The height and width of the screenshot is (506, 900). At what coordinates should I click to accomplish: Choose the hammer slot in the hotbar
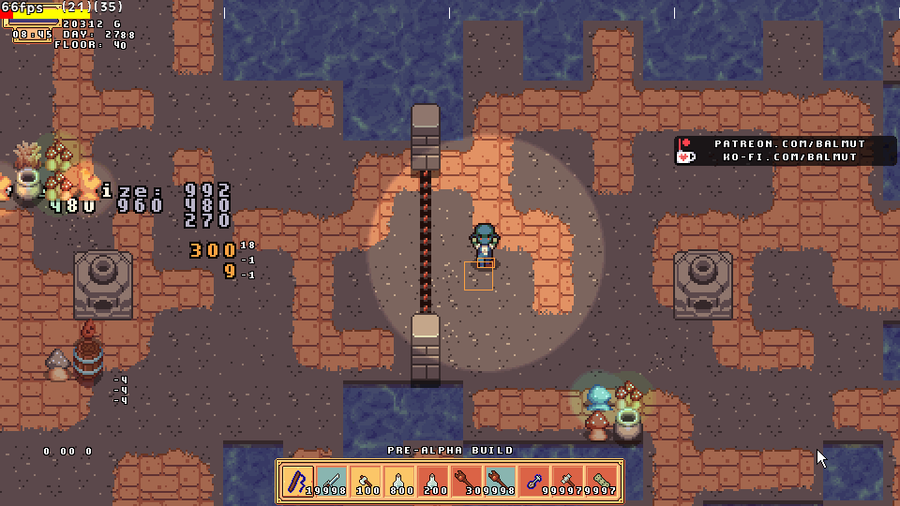pos(570,481)
